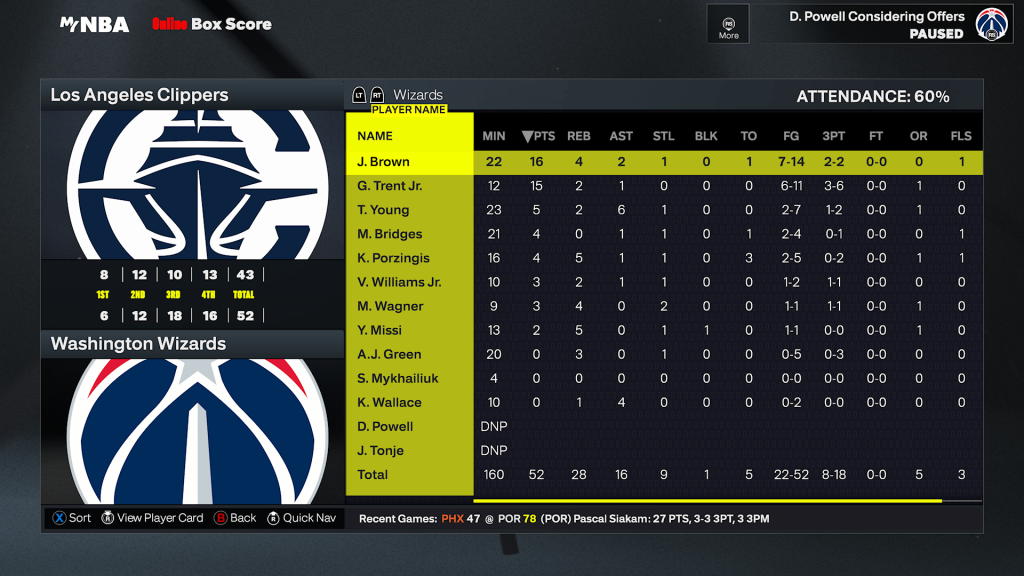1024x576 pixels.
Task: Choose S. Mykhailiuk in the box score
Action: (398, 378)
